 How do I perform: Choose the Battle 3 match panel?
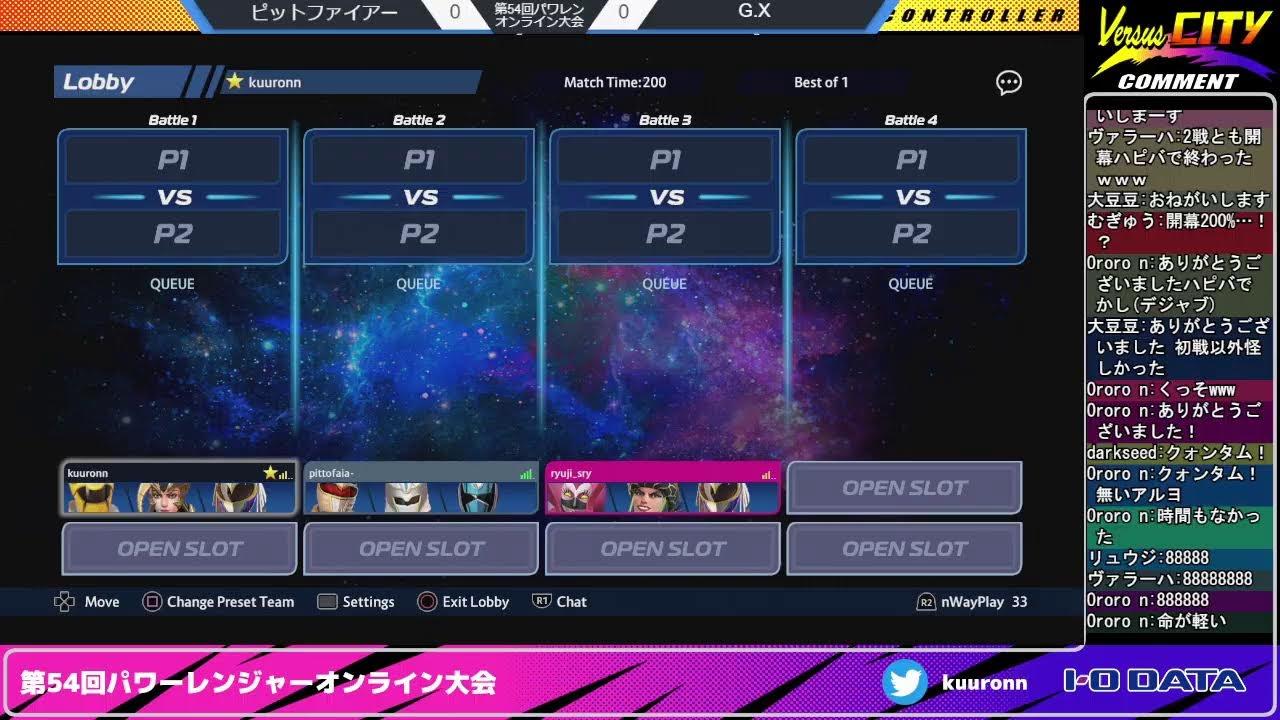point(665,197)
